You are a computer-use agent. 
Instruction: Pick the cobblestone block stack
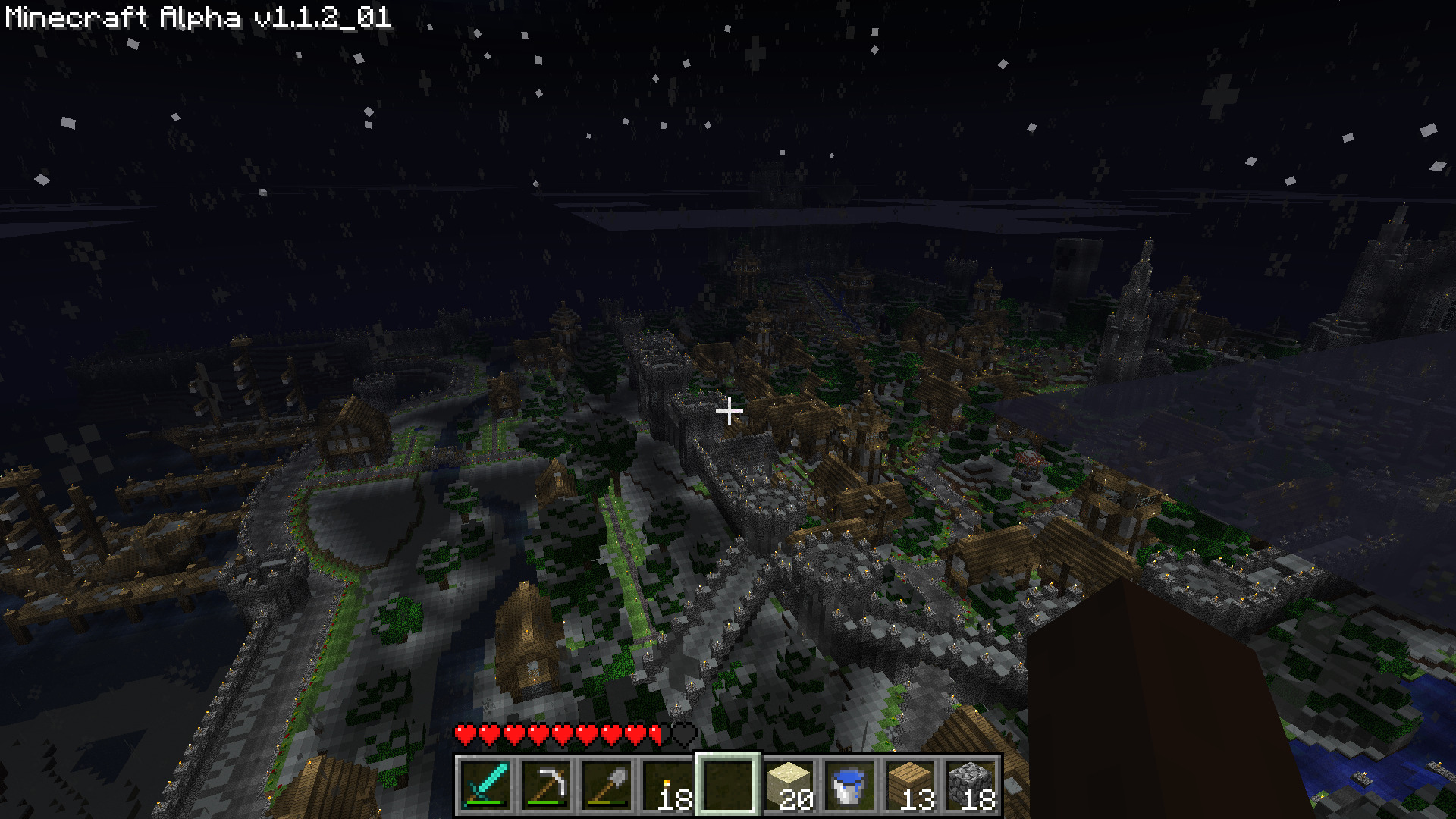[x=971, y=786]
